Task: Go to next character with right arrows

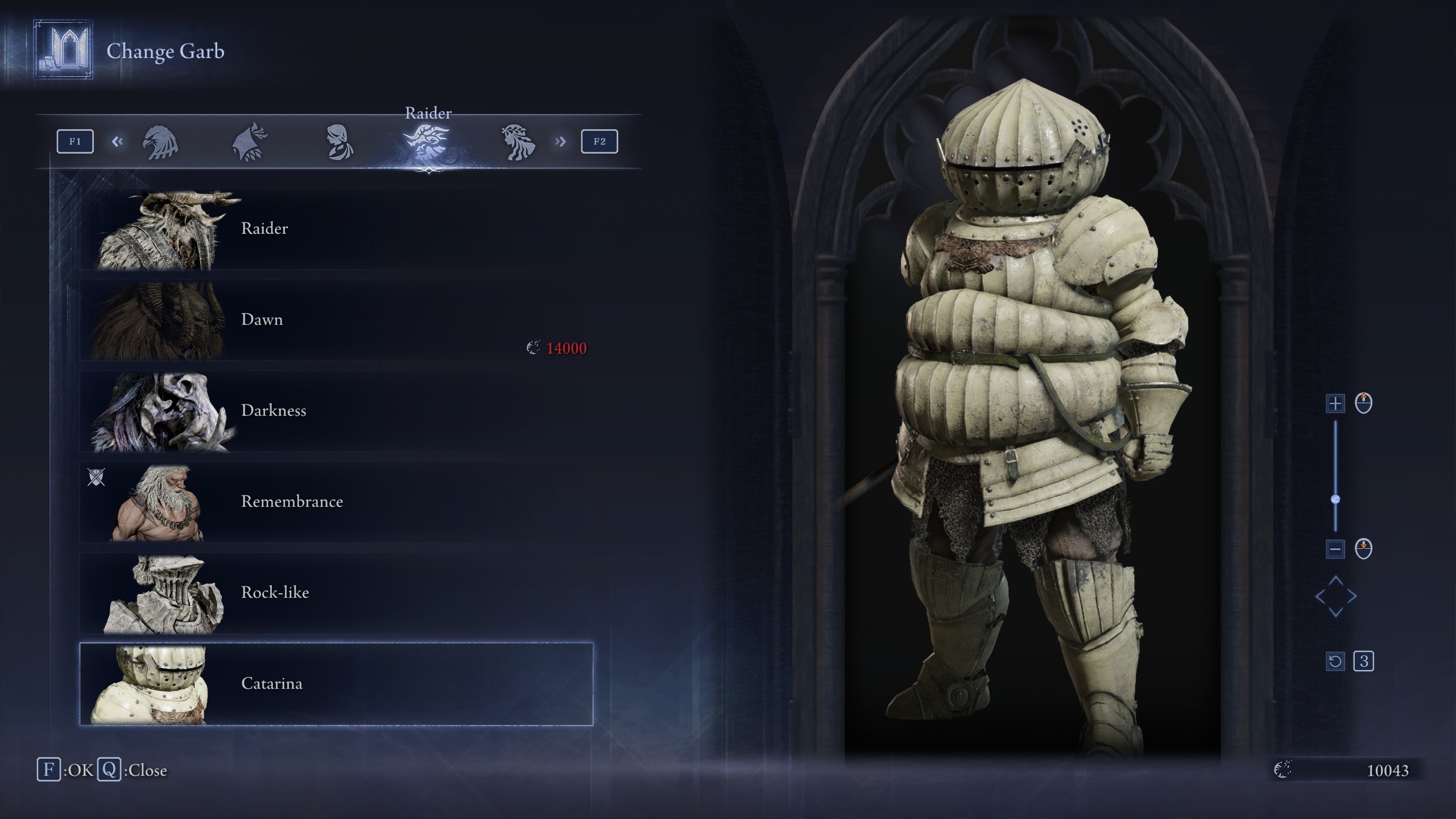Action: tap(561, 142)
